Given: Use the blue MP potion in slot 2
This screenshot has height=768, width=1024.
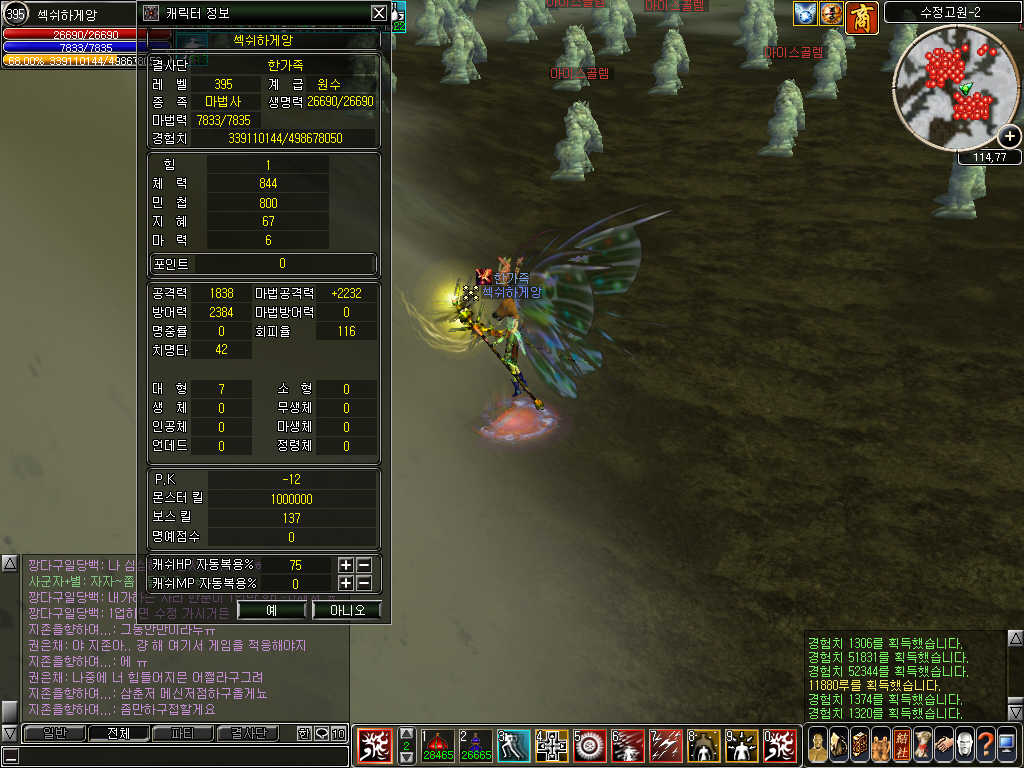Looking at the screenshot, I should 475,746.
